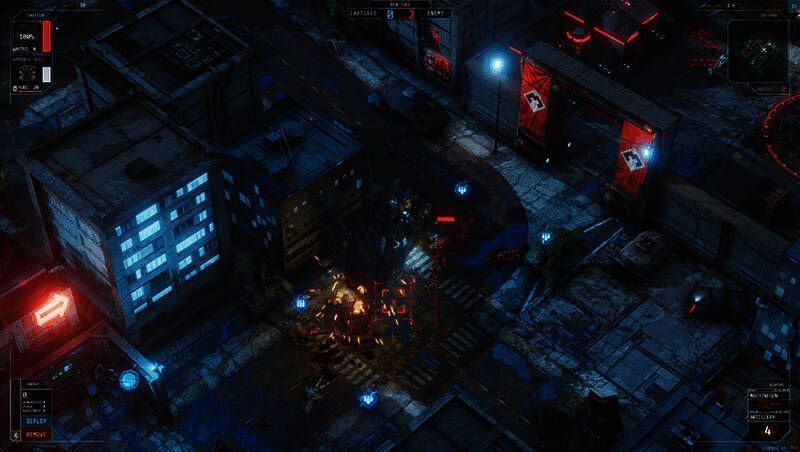Select the Machinegun weapon
800x452 pixels.
[x=765, y=395]
